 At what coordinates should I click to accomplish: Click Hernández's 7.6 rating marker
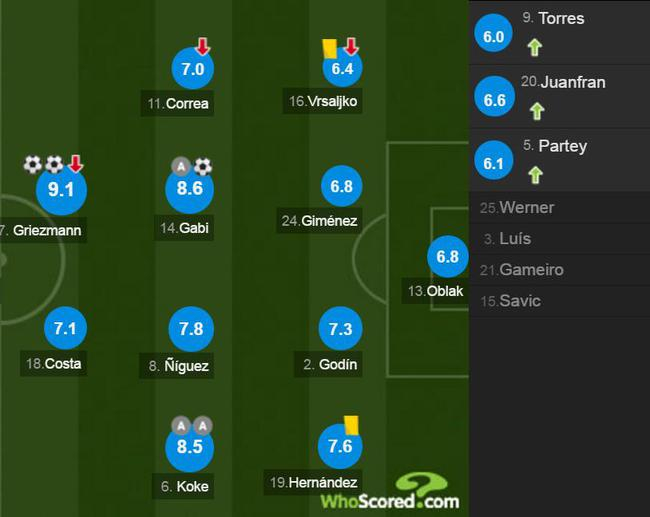click(x=341, y=447)
